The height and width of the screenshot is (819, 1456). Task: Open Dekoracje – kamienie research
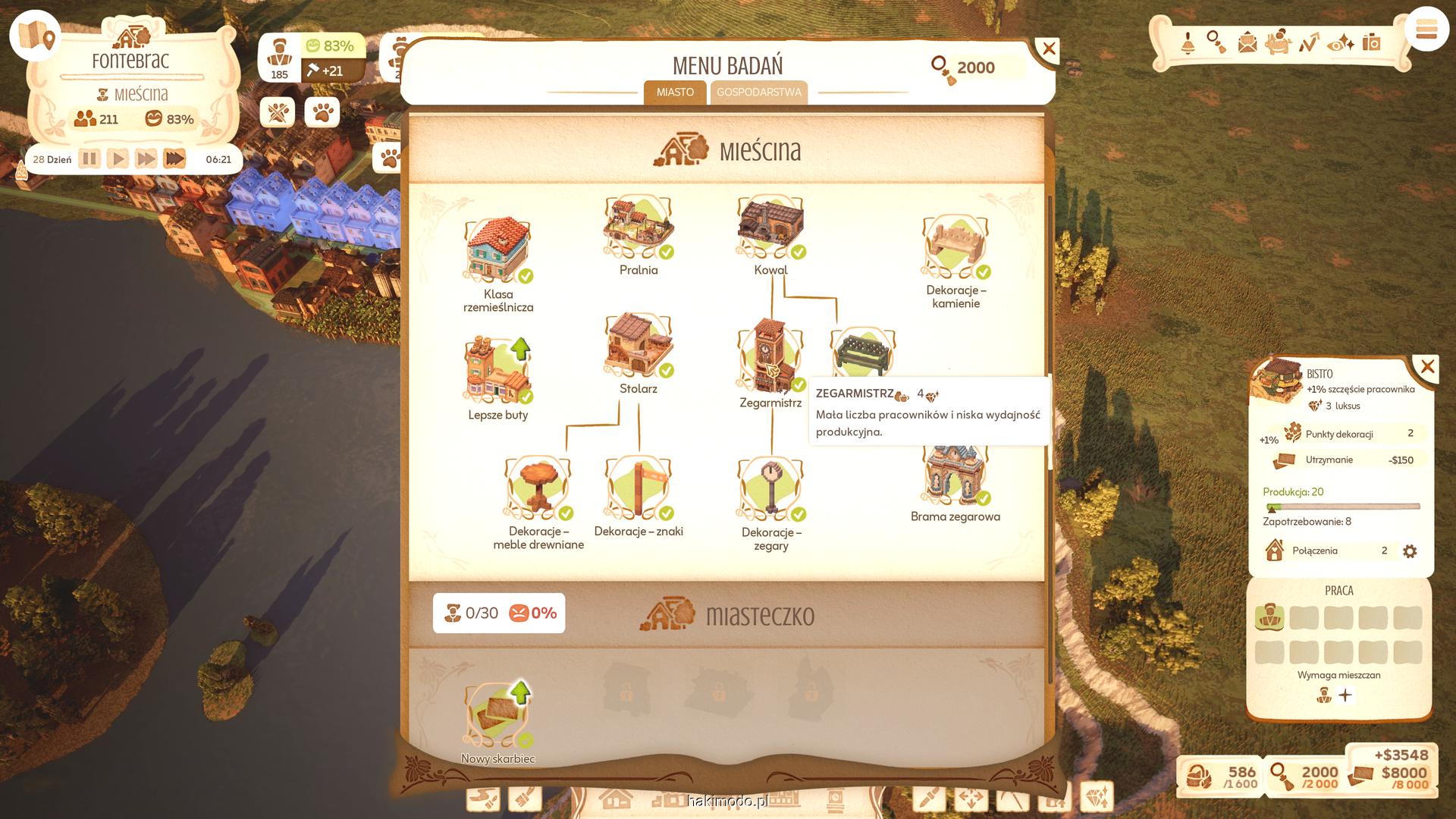(955, 247)
